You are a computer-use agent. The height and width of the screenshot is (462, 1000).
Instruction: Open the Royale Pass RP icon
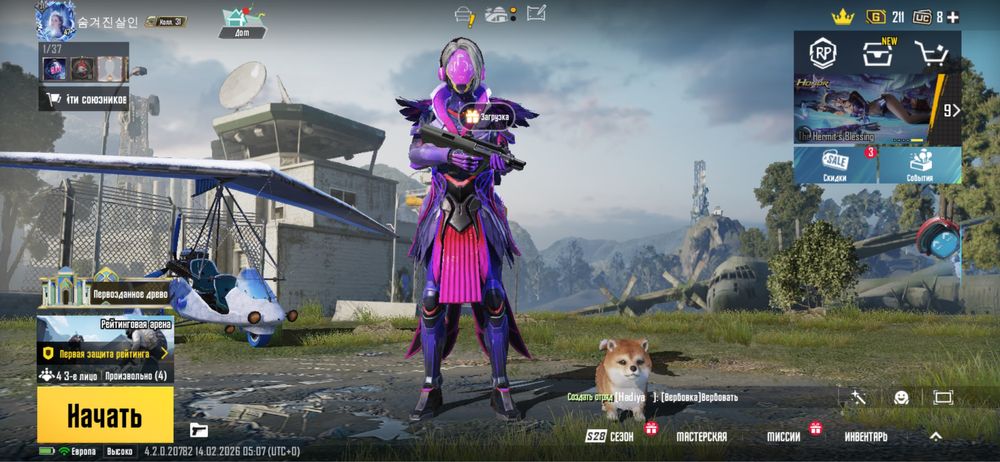pos(824,53)
